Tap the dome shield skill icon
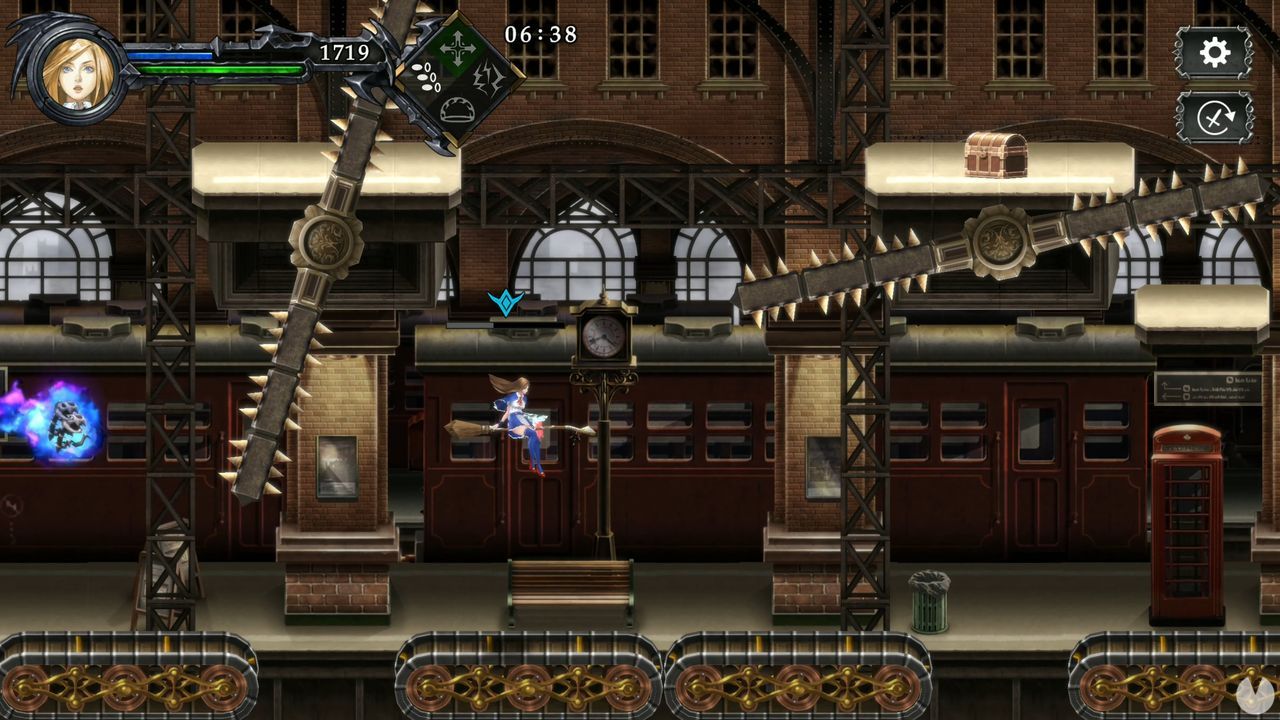The height and width of the screenshot is (720, 1280). 457,110
